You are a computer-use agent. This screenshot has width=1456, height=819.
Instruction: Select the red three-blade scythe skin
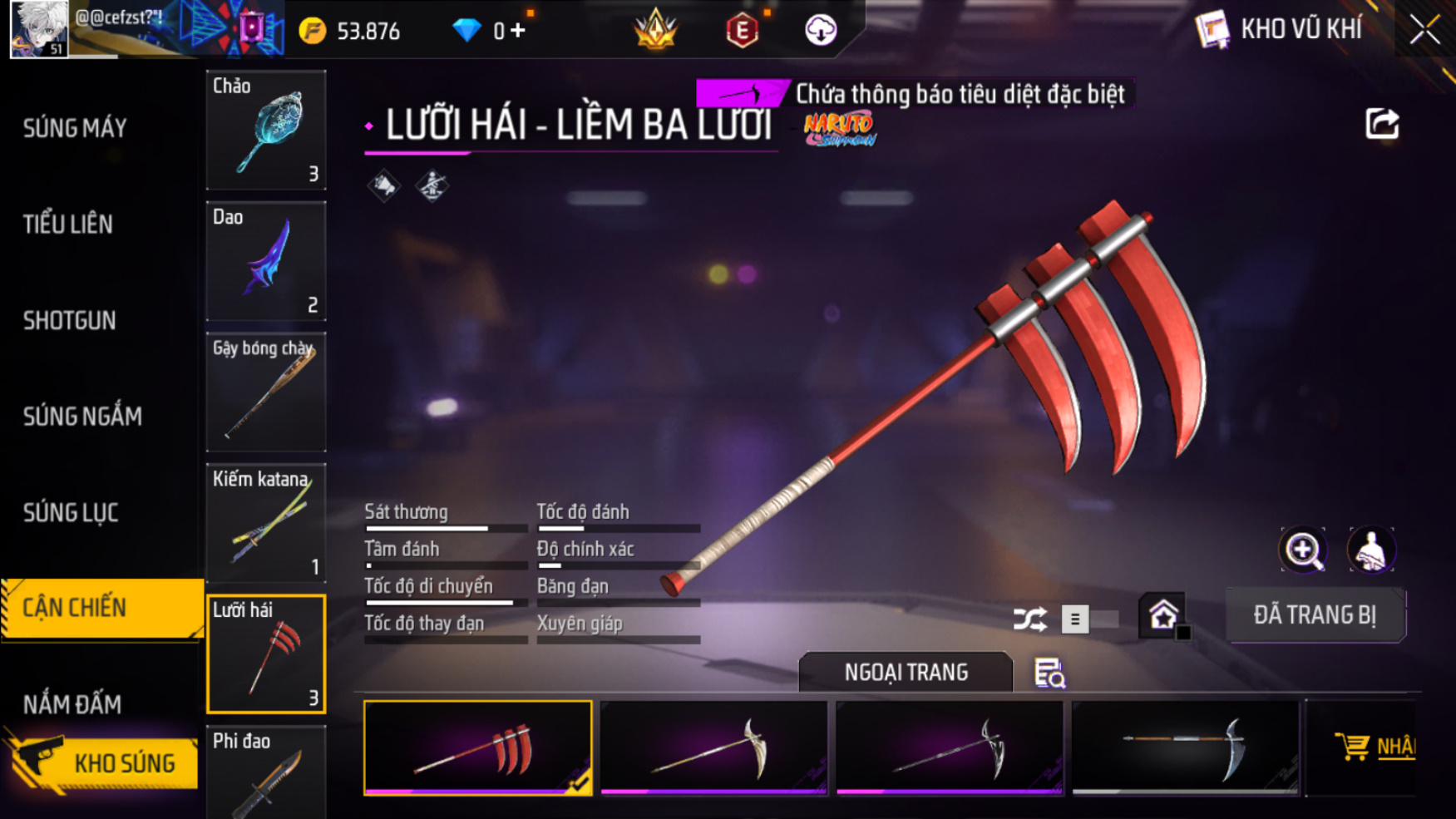click(478, 748)
